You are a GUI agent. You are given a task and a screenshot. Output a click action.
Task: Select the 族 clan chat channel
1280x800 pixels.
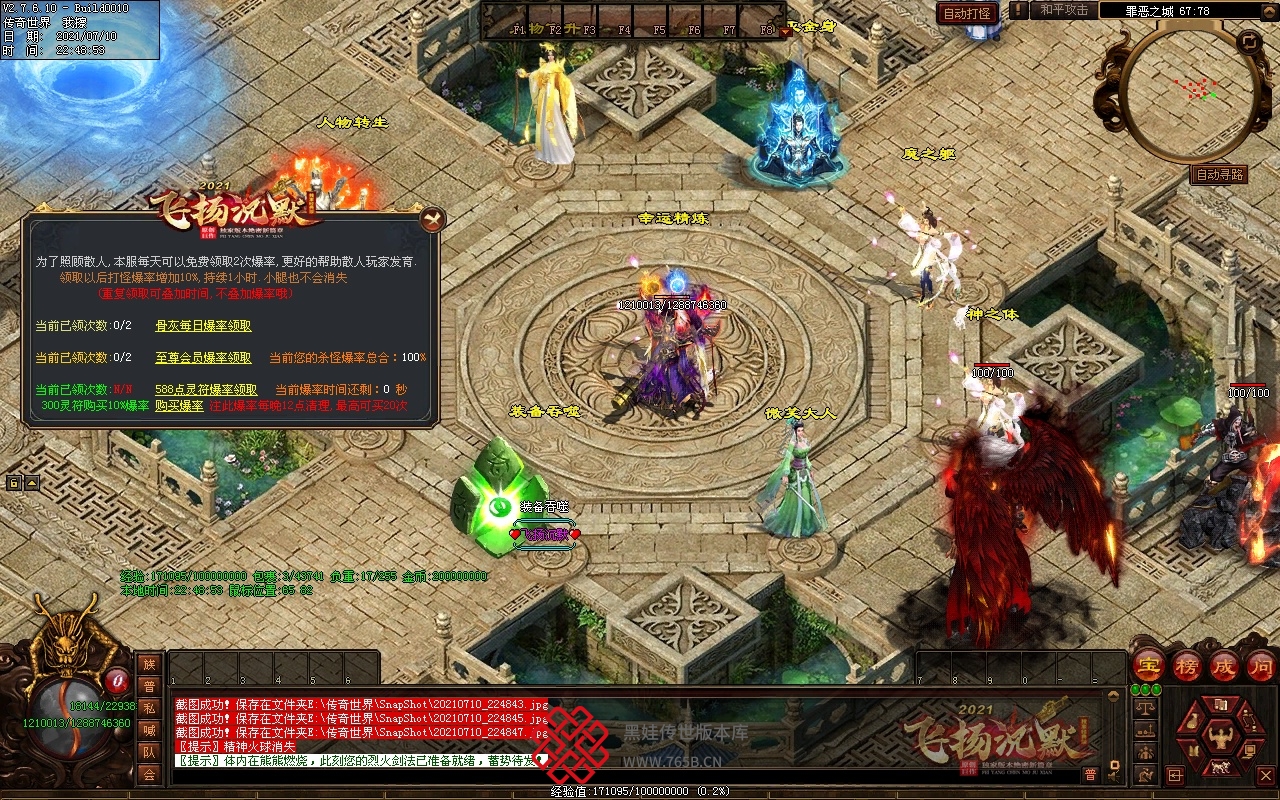pos(148,664)
